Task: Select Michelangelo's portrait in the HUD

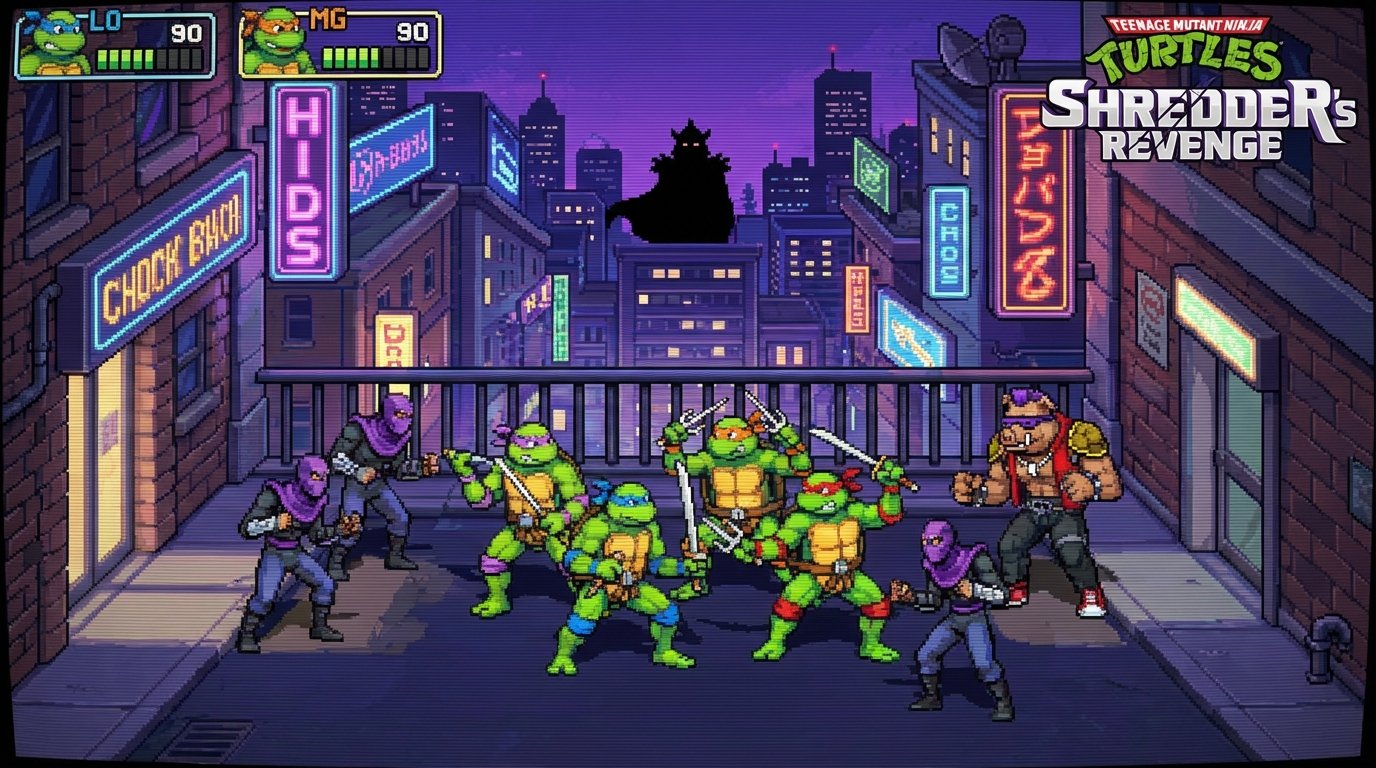Action: pos(272,38)
